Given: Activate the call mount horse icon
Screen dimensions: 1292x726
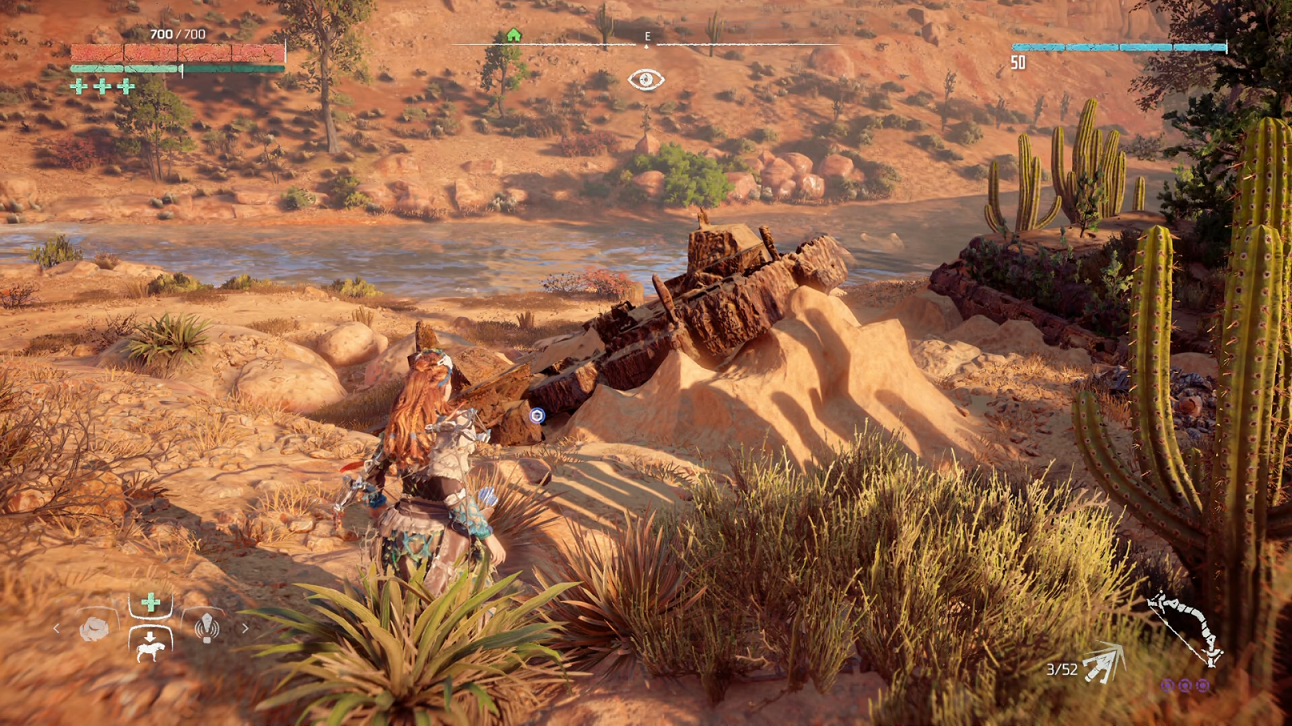Looking at the screenshot, I should click(150, 643).
